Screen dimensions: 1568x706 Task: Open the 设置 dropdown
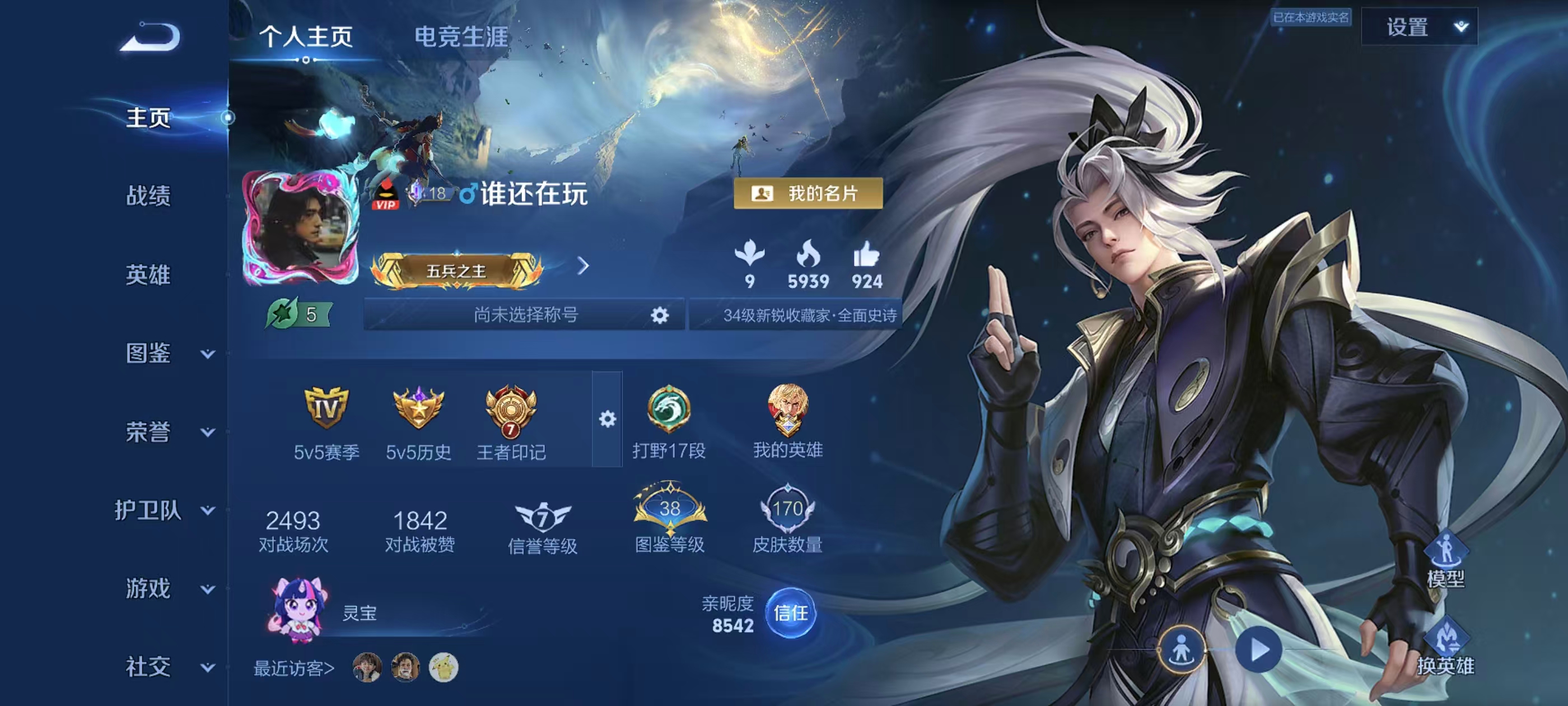[1419, 27]
